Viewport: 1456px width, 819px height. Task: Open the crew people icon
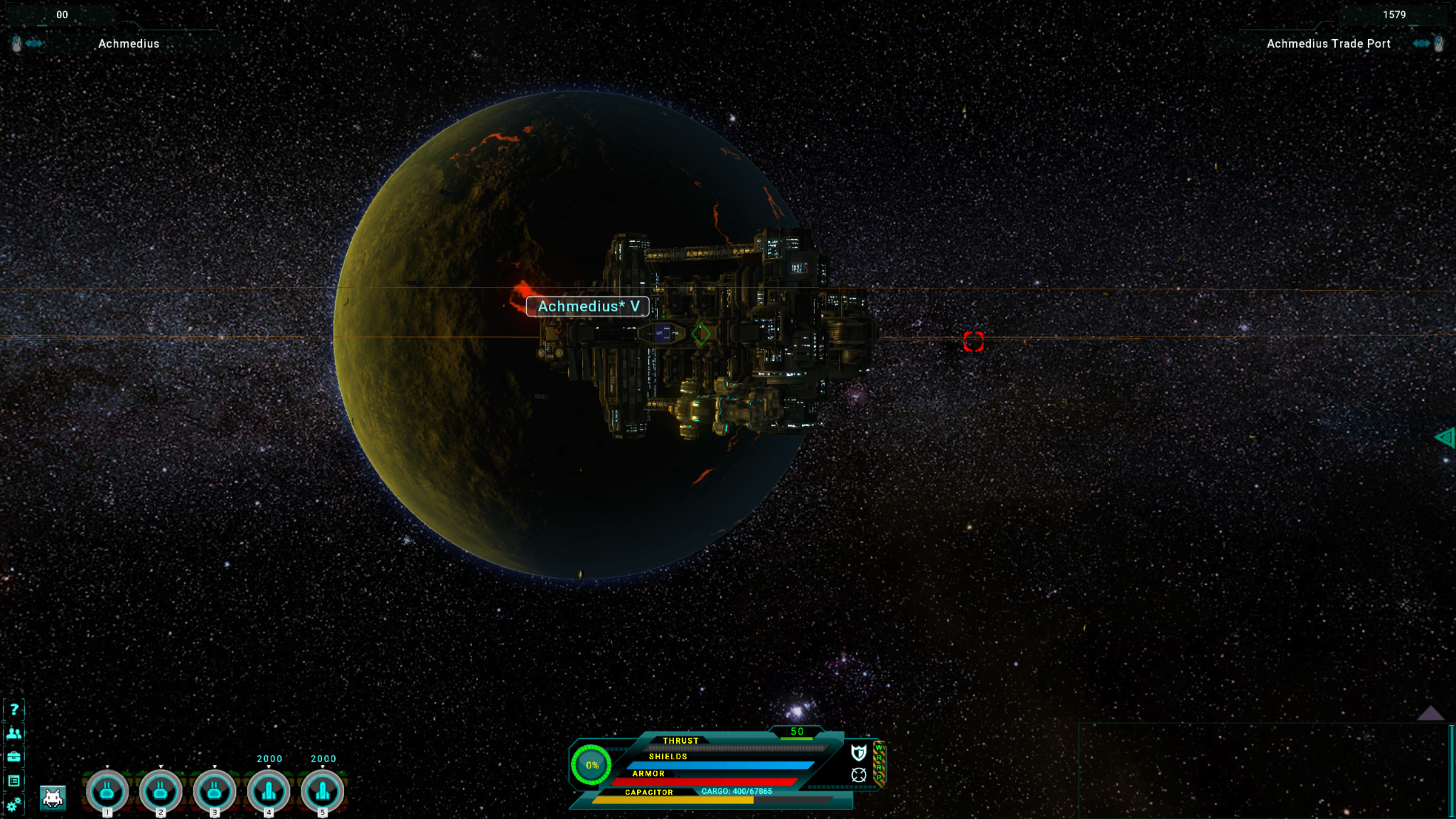point(14,733)
